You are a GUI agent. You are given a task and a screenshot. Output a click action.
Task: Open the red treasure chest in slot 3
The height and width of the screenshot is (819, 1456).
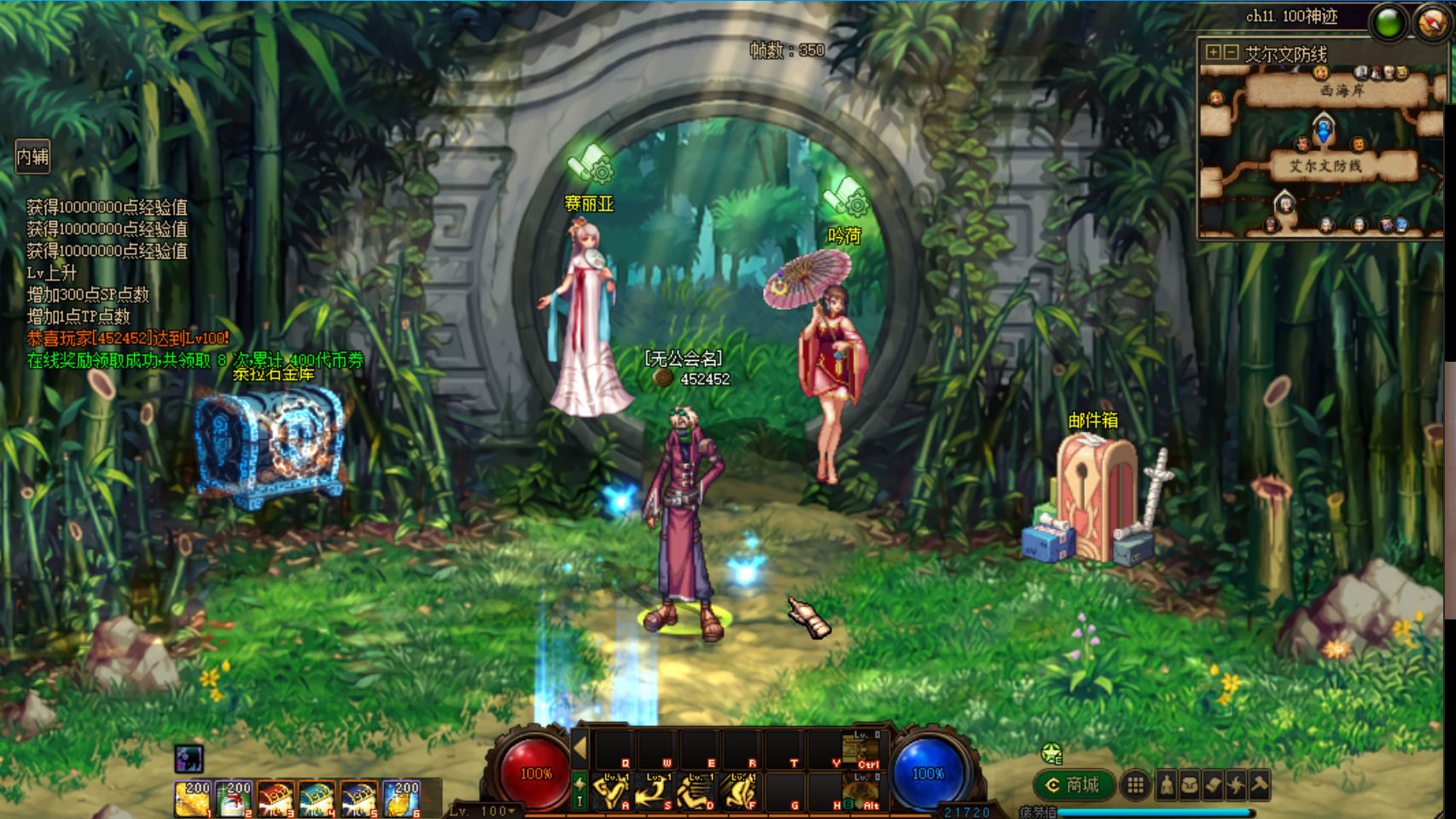(276, 799)
